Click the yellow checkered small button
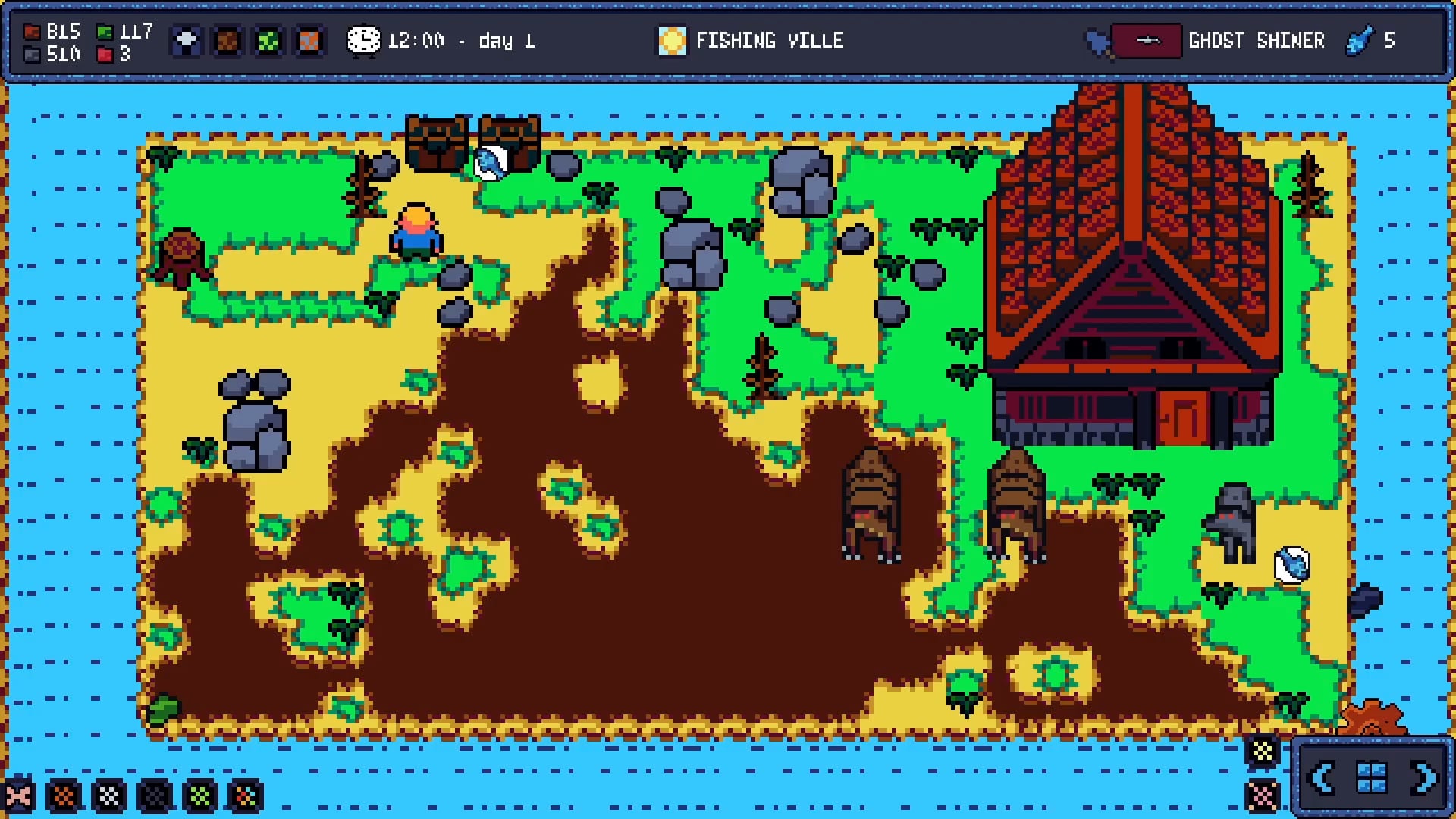 click(x=1263, y=752)
